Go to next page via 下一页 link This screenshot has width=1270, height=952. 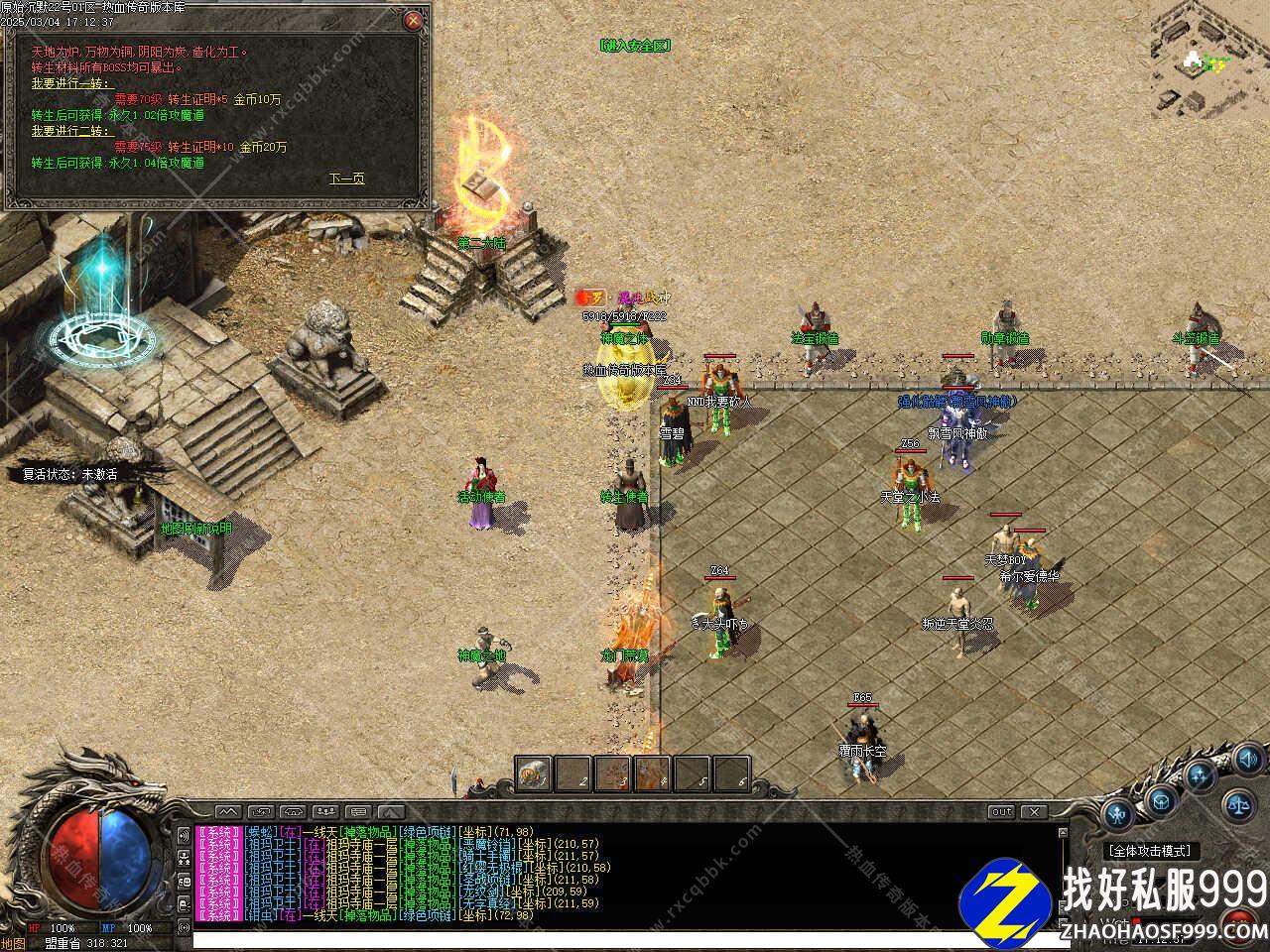346,178
